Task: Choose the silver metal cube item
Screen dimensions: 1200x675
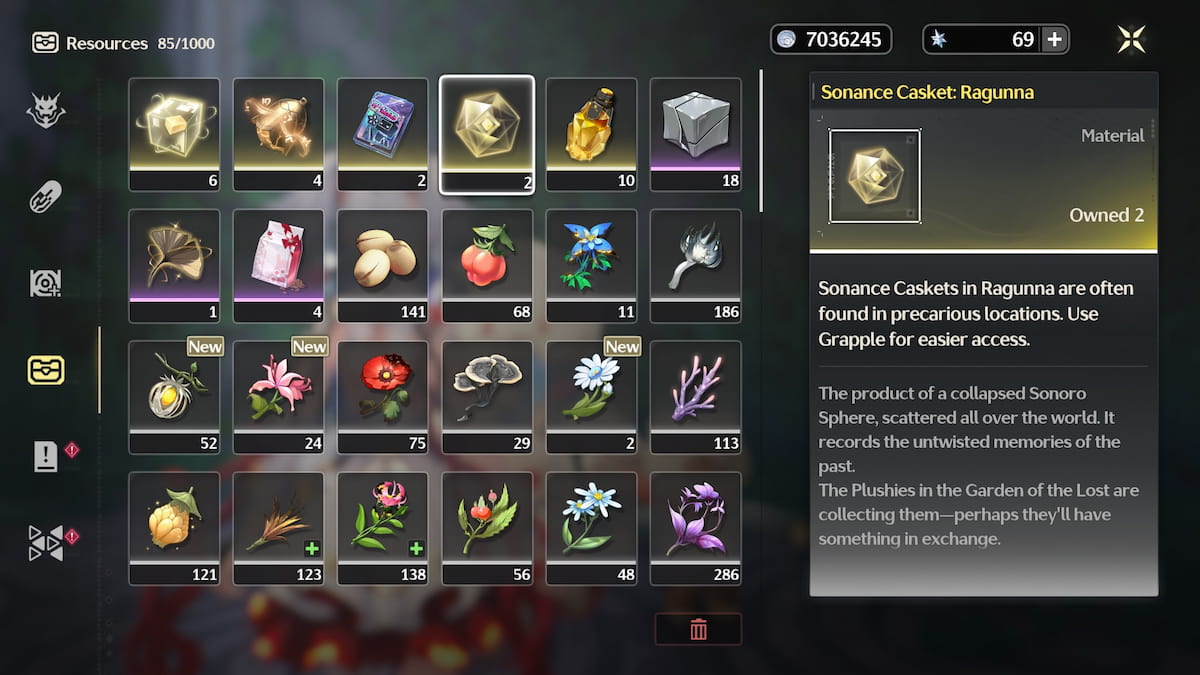Action: pos(695,134)
